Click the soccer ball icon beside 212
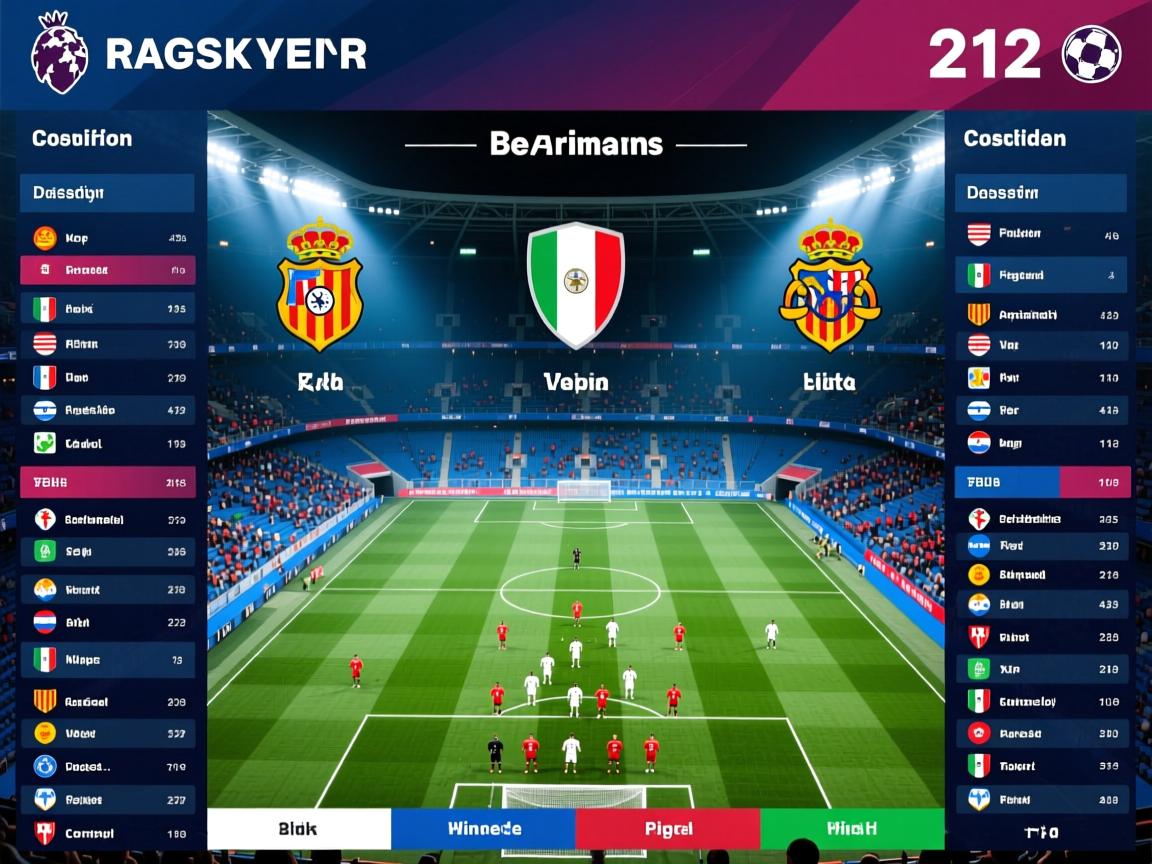 tap(1091, 54)
